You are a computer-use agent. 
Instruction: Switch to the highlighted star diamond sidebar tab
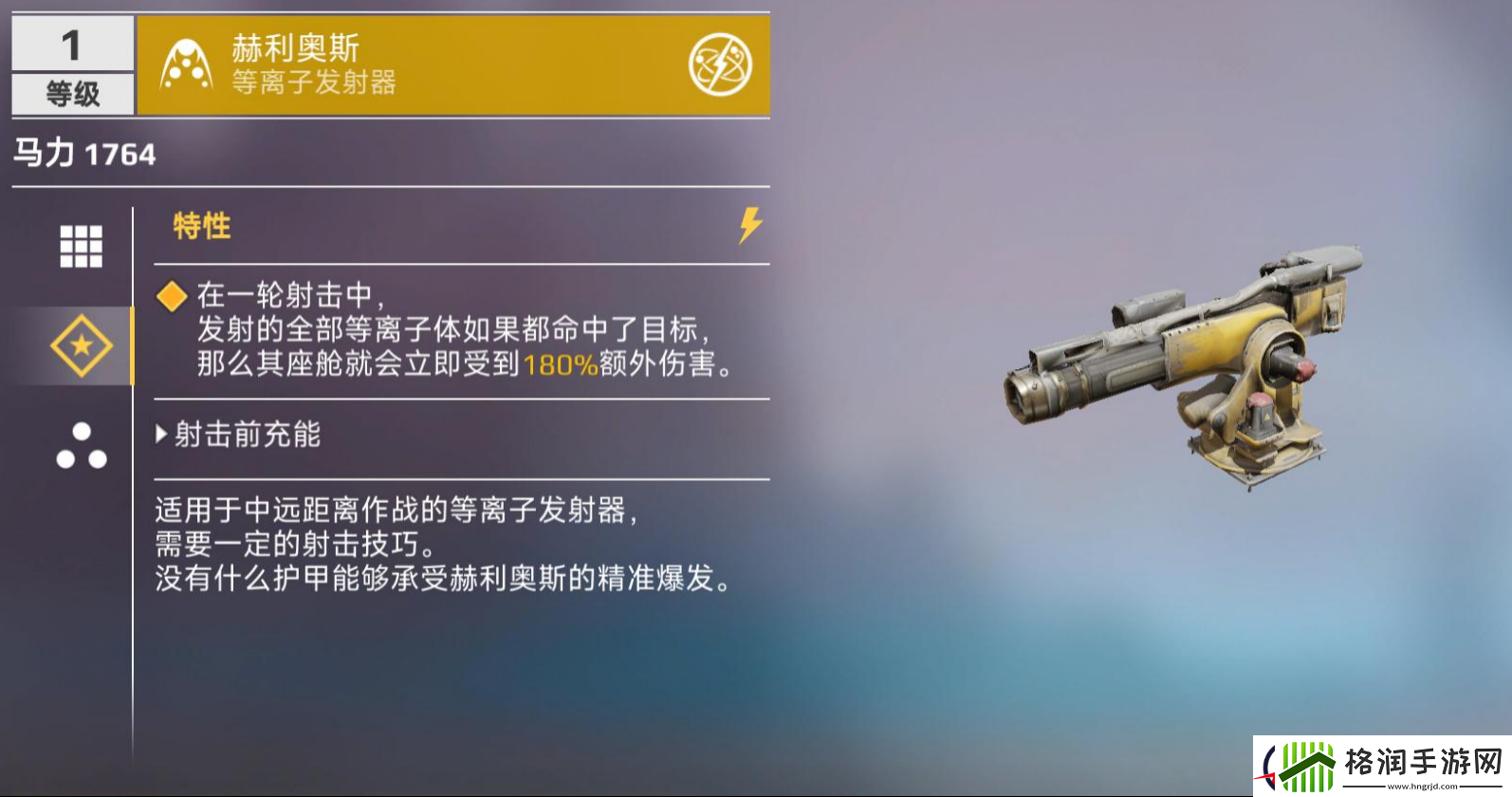pyautogui.click(x=81, y=344)
